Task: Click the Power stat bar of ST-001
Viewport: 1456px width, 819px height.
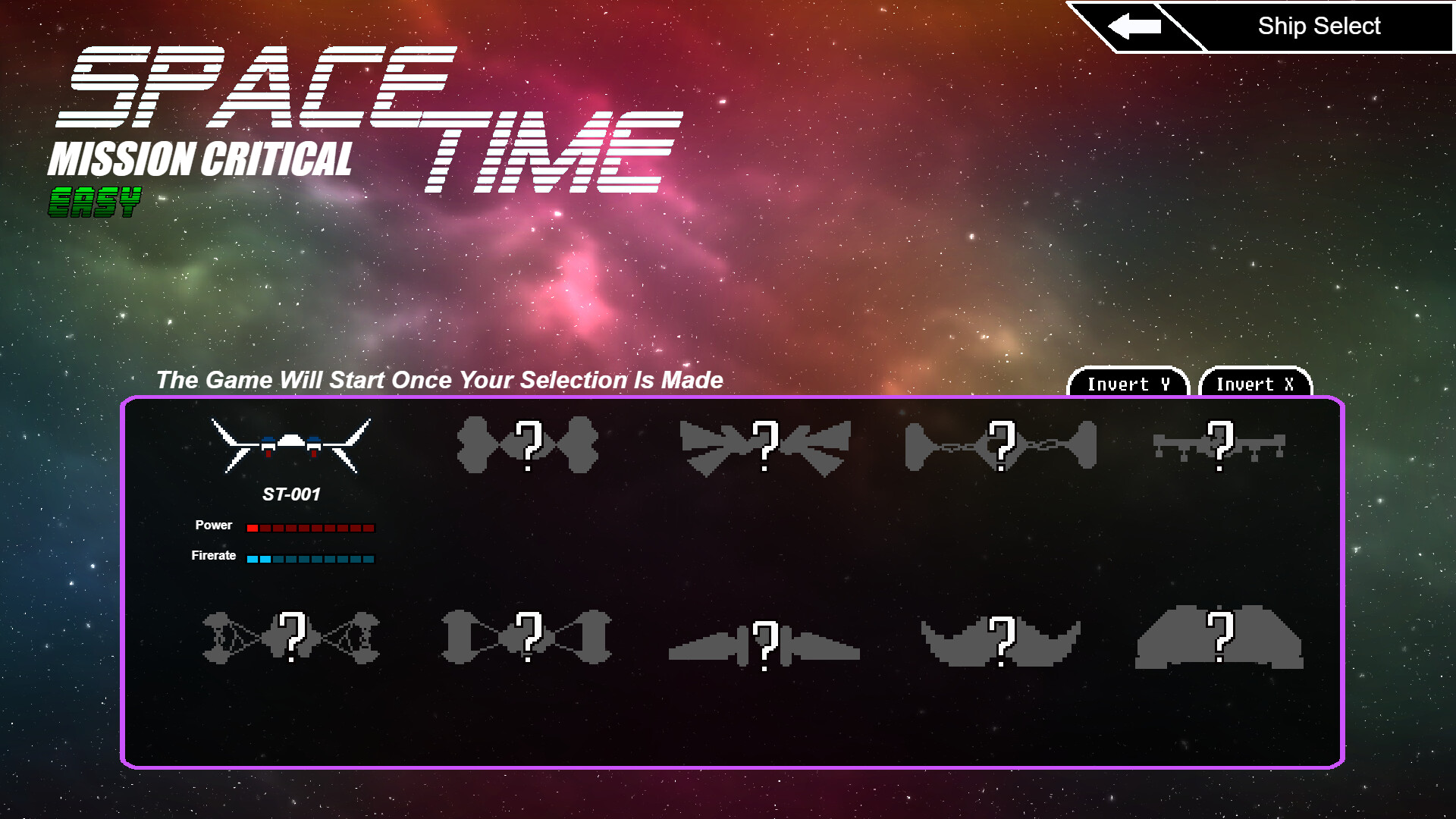Action: click(x=309, y=526)
